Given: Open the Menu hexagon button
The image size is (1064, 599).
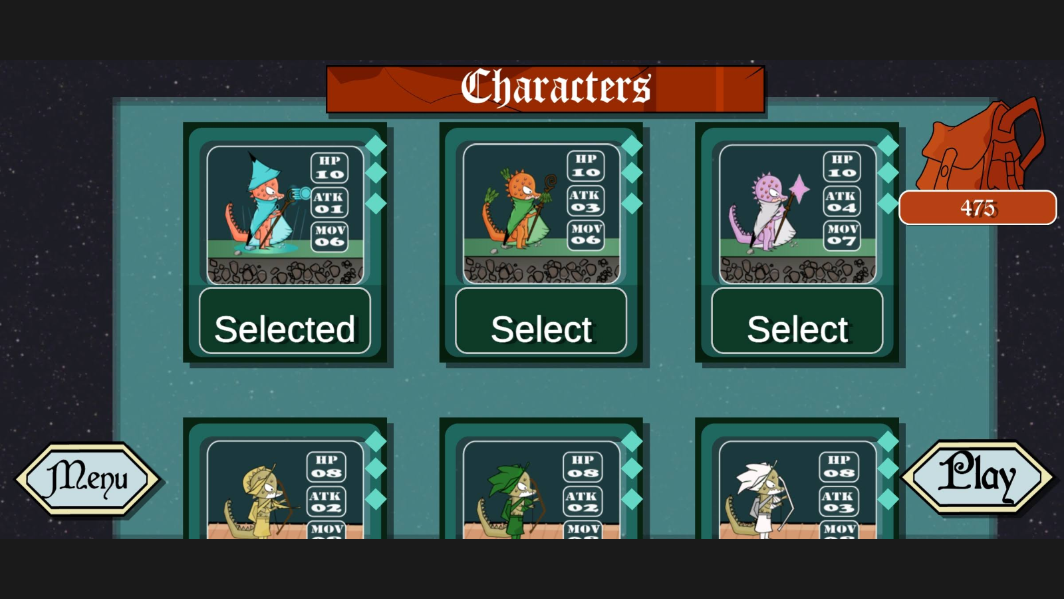Looking at the screenshot, I should click(x=88, y=479).
